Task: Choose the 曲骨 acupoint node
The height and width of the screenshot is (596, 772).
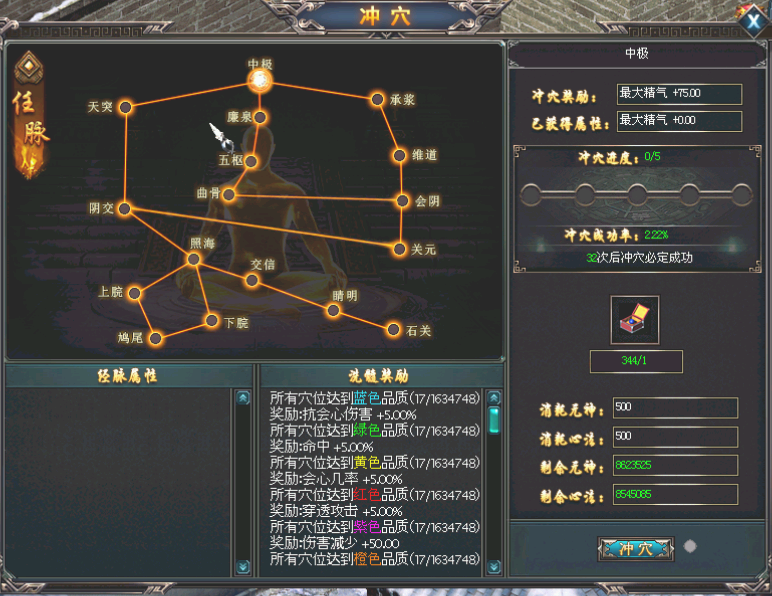Action: (x=229, y=195)
